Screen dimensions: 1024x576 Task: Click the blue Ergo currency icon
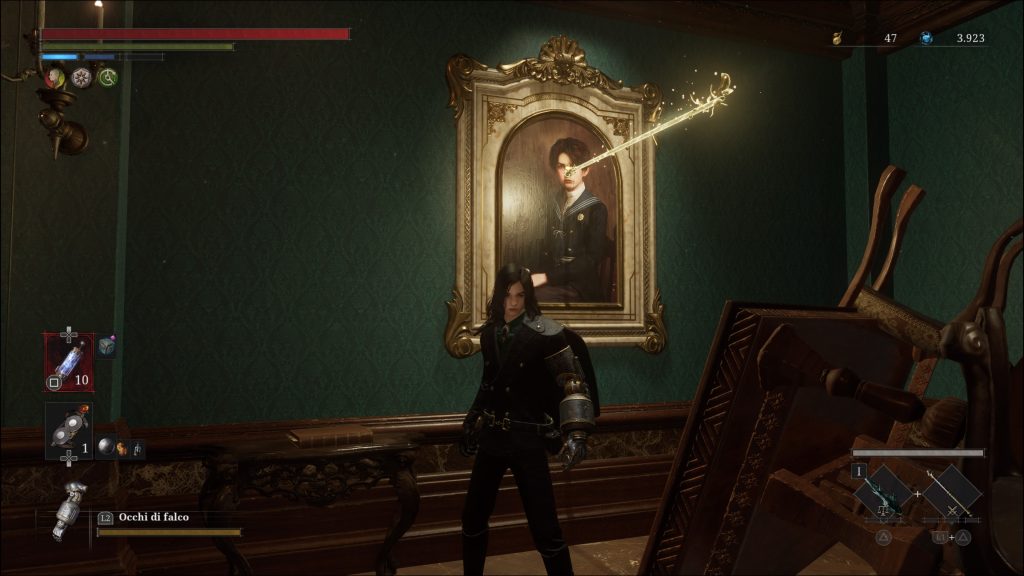(x=926, y=38)
